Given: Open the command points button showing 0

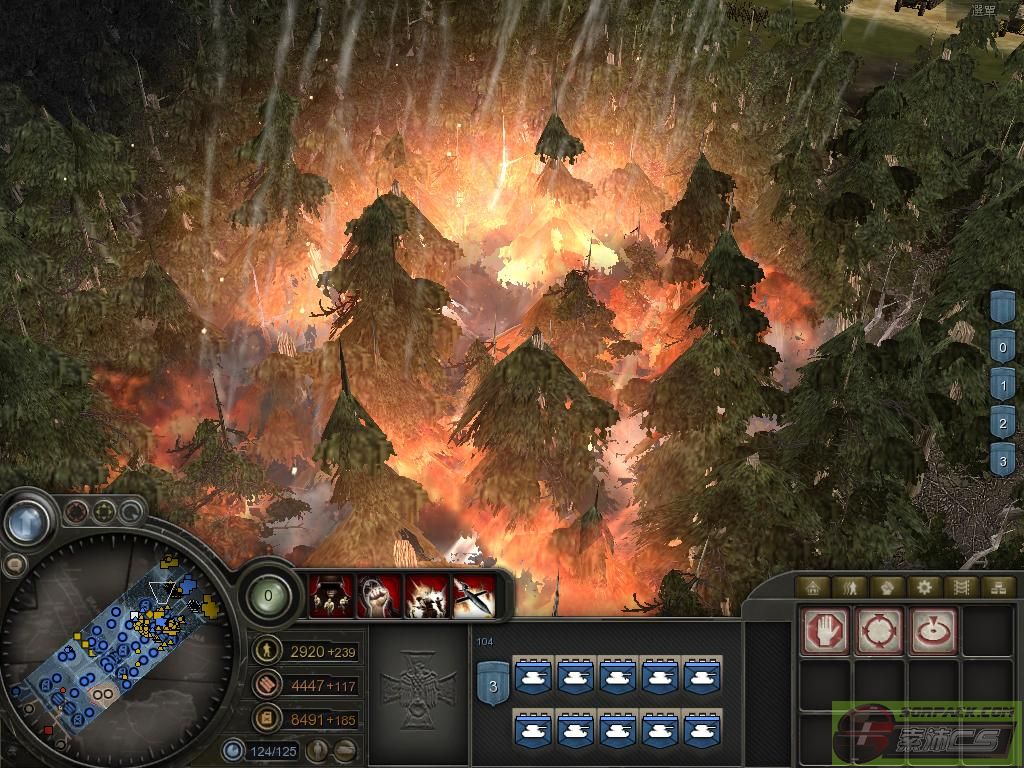Looking at the screenshot, I should pyautogui.click(x=267, y=597).
